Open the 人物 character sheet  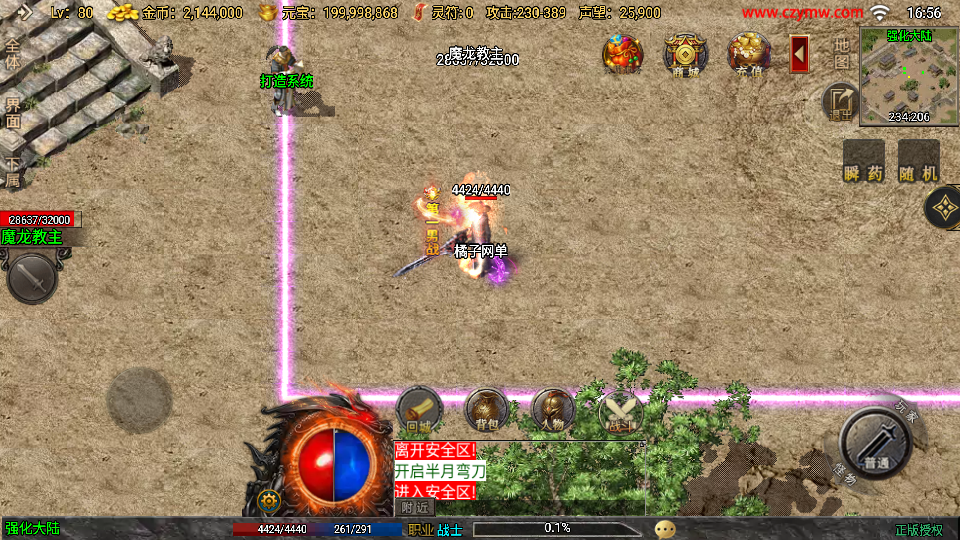[x=552, y=410]
